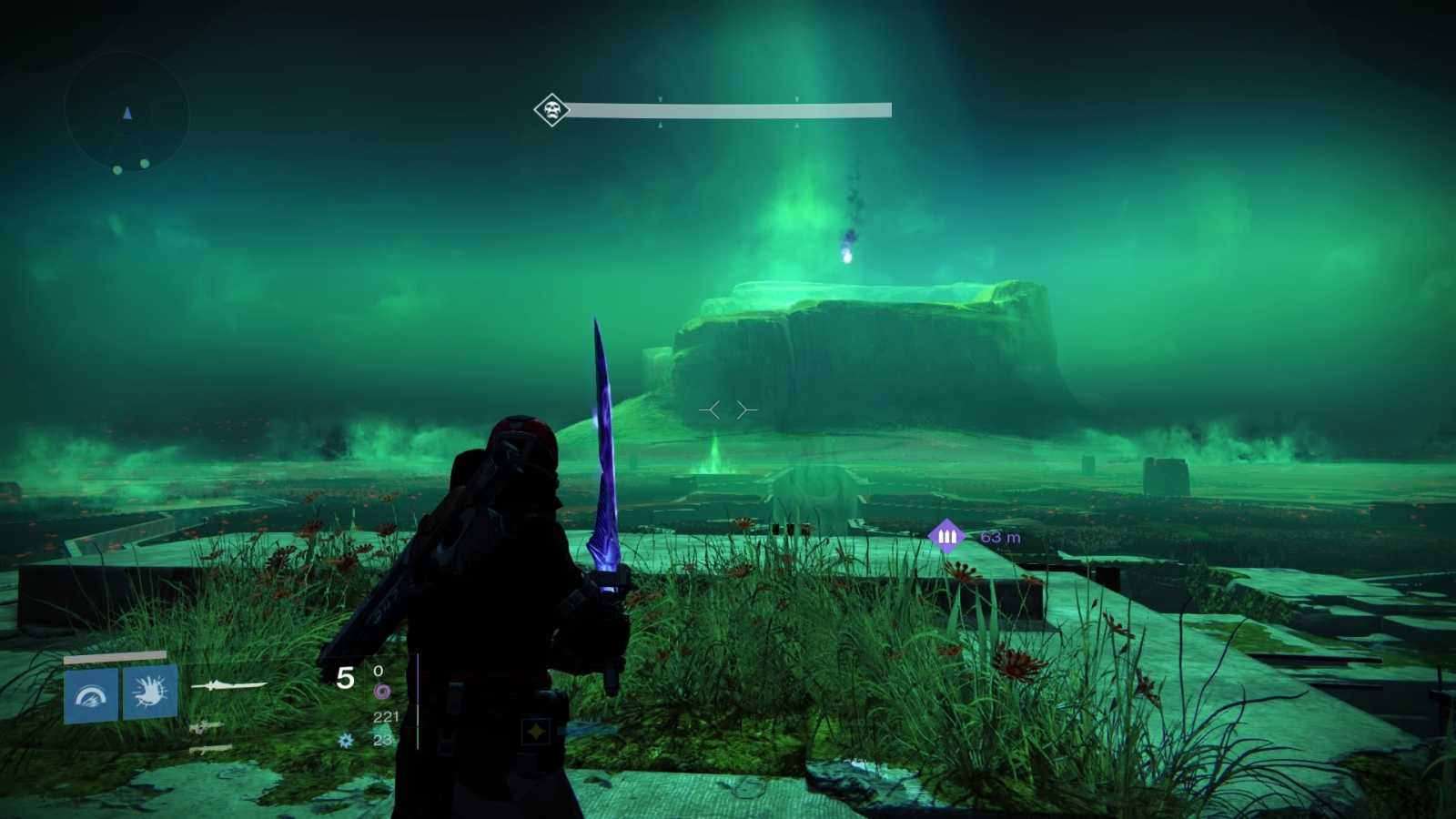Click the crosshair reticle at screen center
Viewport: 1456px width, 819px height.
[728, 409]
